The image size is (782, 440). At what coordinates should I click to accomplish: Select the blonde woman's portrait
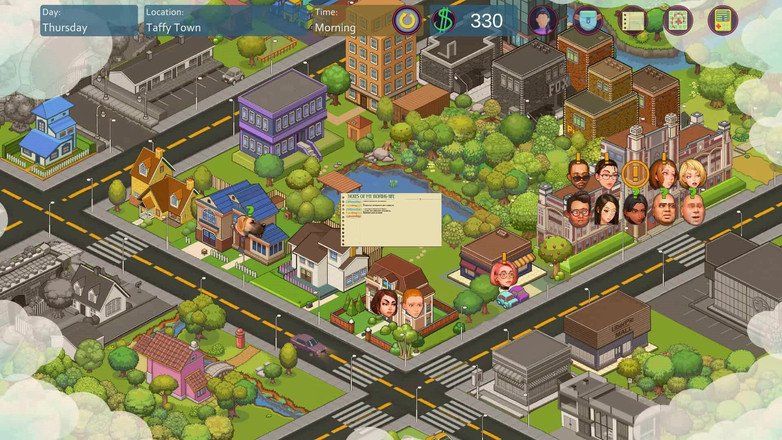coord(692,174)
